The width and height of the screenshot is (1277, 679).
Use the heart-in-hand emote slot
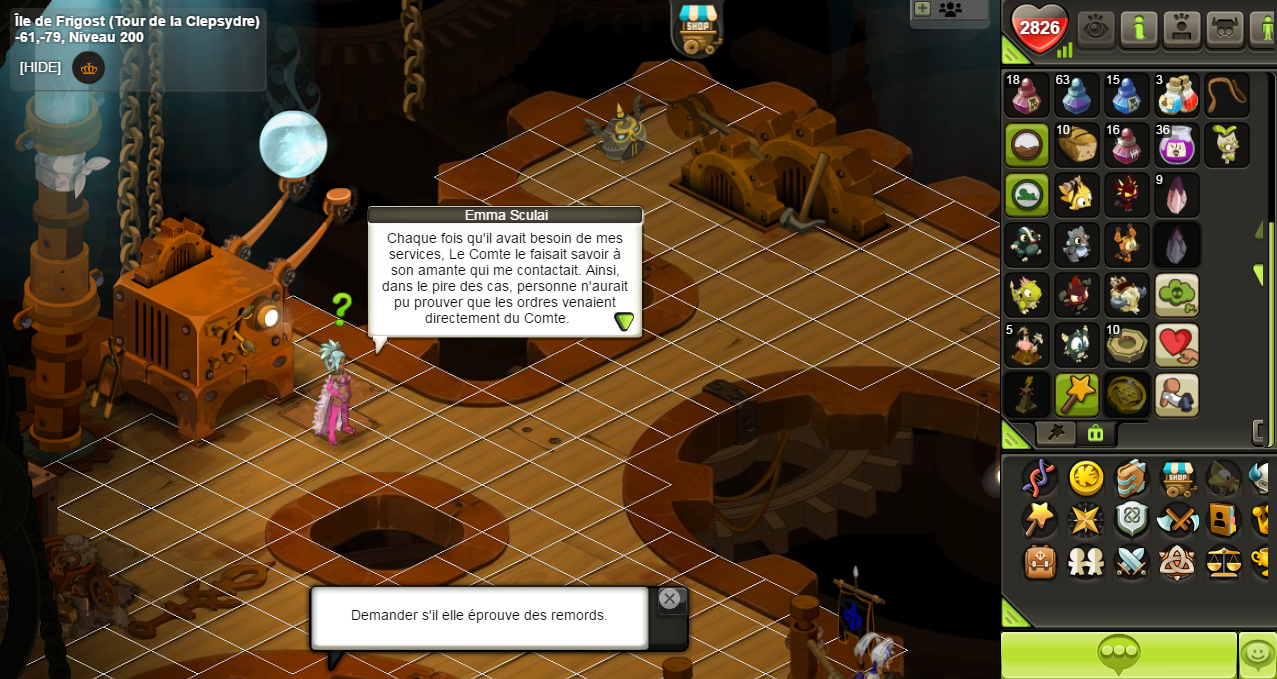coord(1177,345)
